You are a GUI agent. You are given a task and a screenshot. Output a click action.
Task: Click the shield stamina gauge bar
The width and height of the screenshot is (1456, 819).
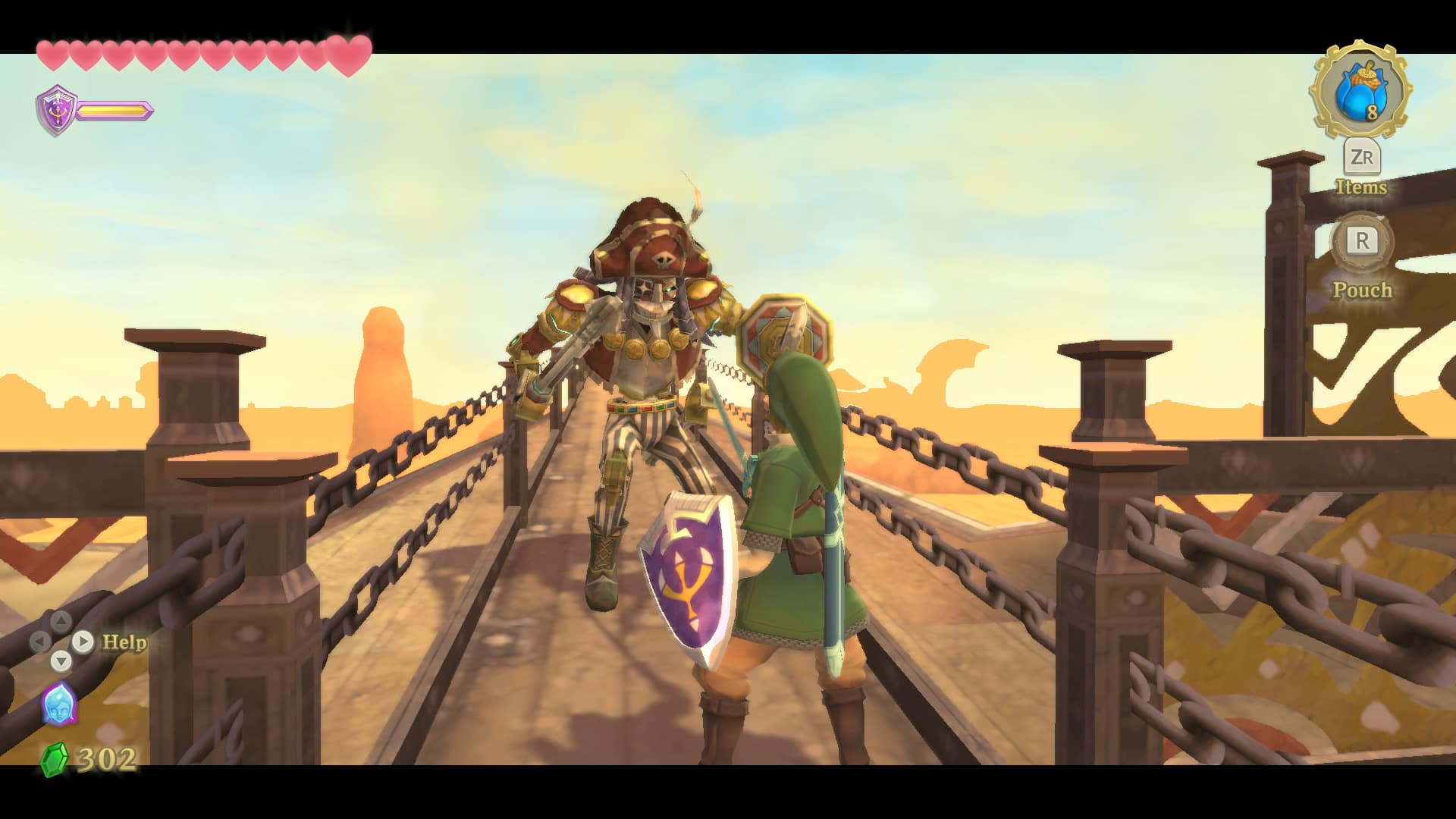114,108
